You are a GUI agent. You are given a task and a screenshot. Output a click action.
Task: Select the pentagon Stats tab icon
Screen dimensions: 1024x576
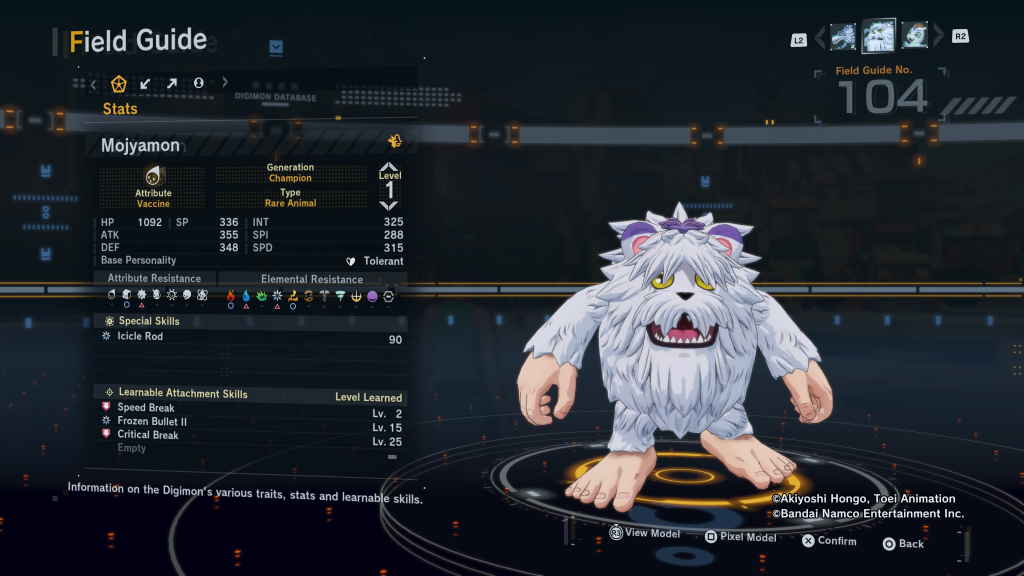pyautogui.click(x=119, y=83)
